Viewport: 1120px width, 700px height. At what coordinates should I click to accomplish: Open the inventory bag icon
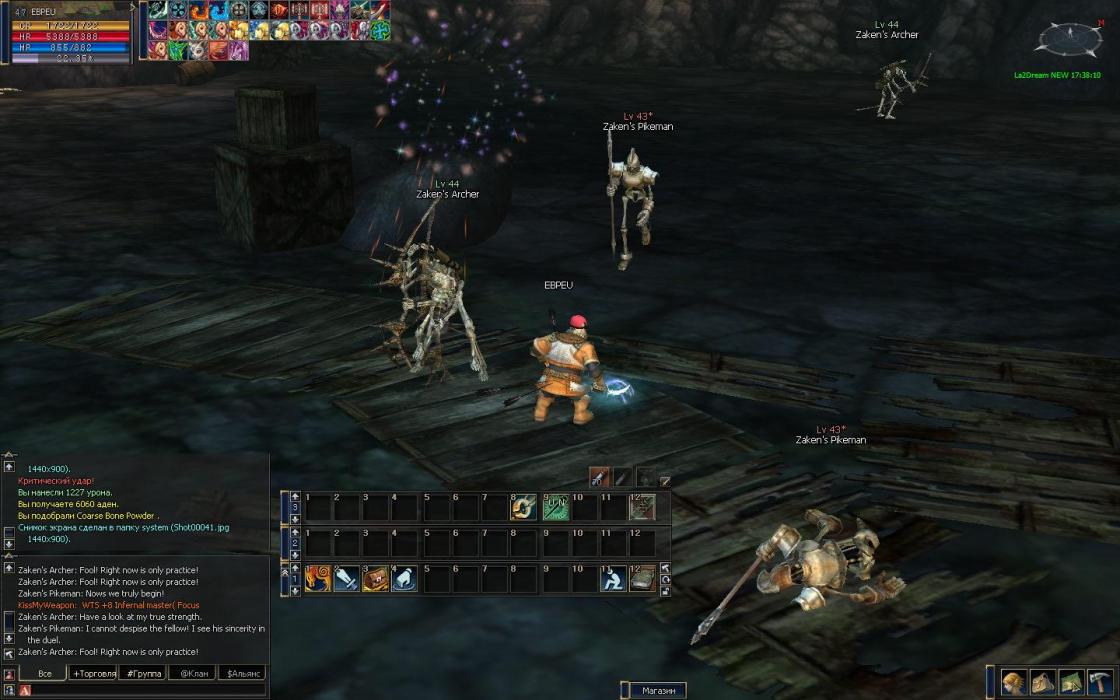pyautogui.click(x=1043, y=682)
